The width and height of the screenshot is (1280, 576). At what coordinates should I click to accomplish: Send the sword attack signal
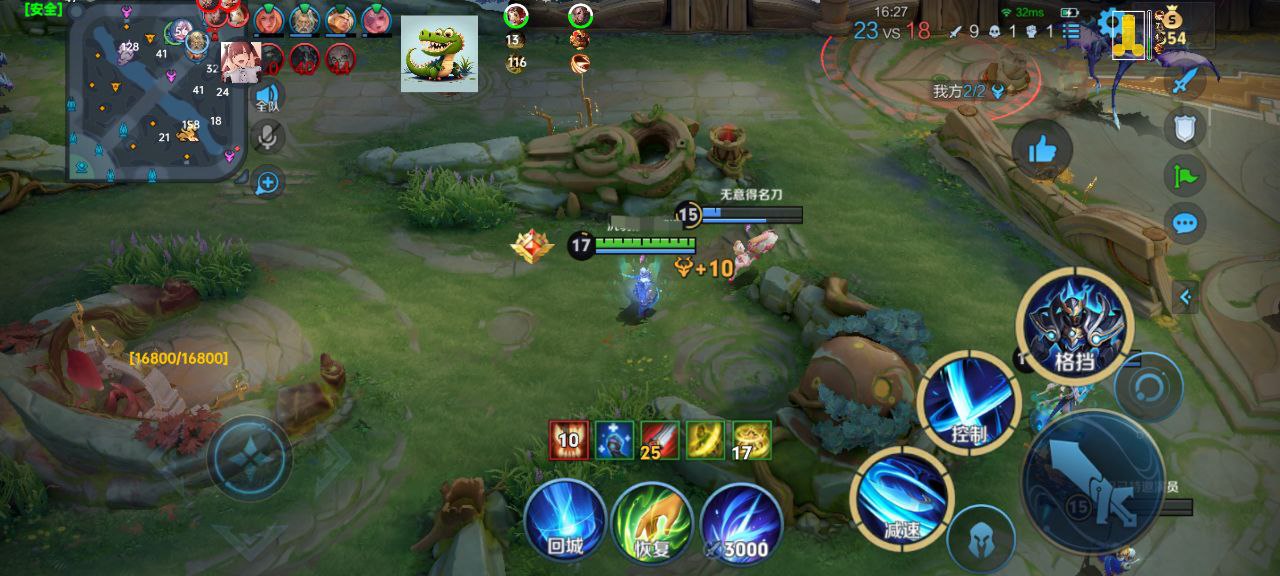pos(1185,80)
